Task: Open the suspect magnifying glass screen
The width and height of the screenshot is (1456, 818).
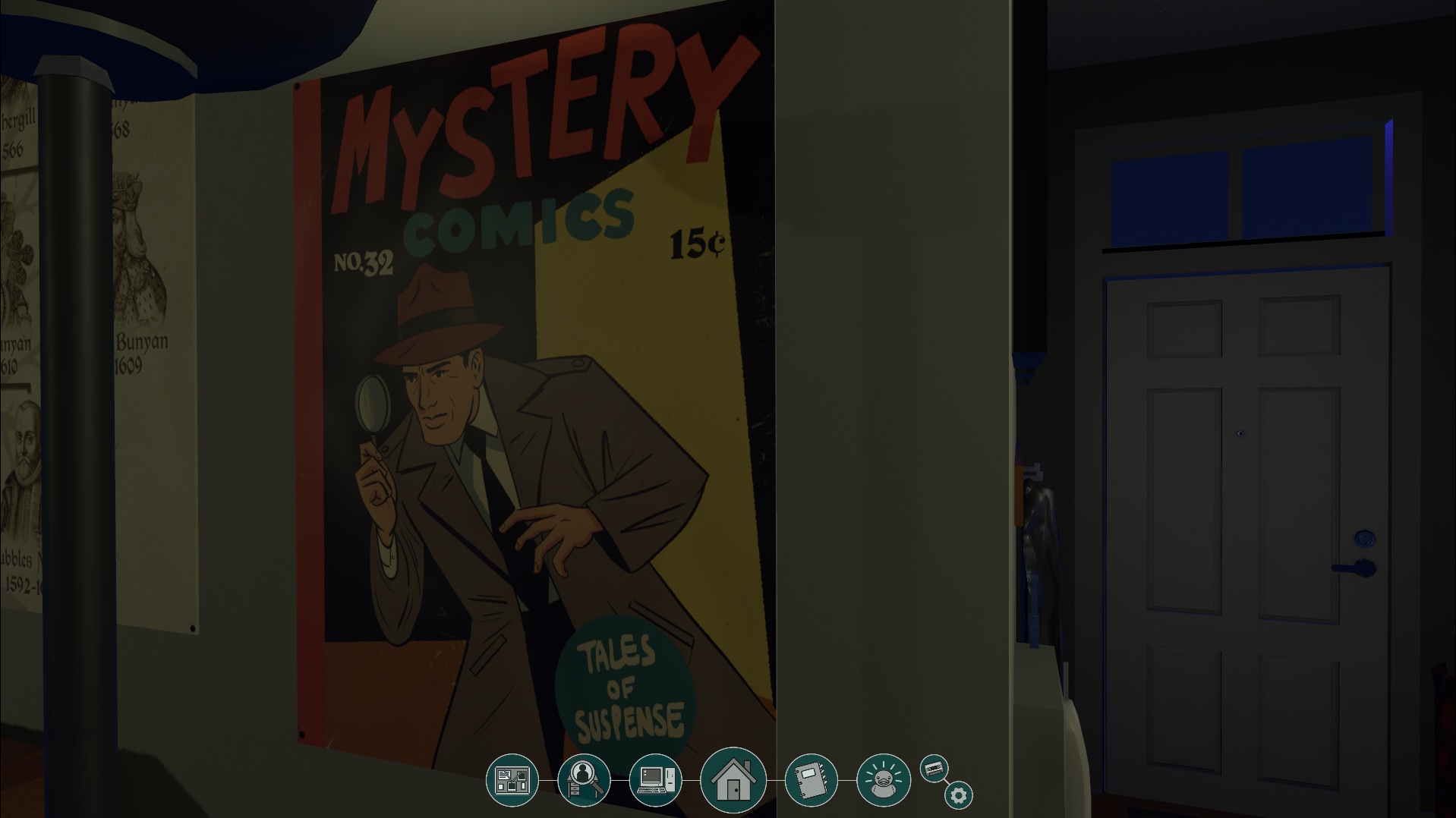Action: coord(583,779)
